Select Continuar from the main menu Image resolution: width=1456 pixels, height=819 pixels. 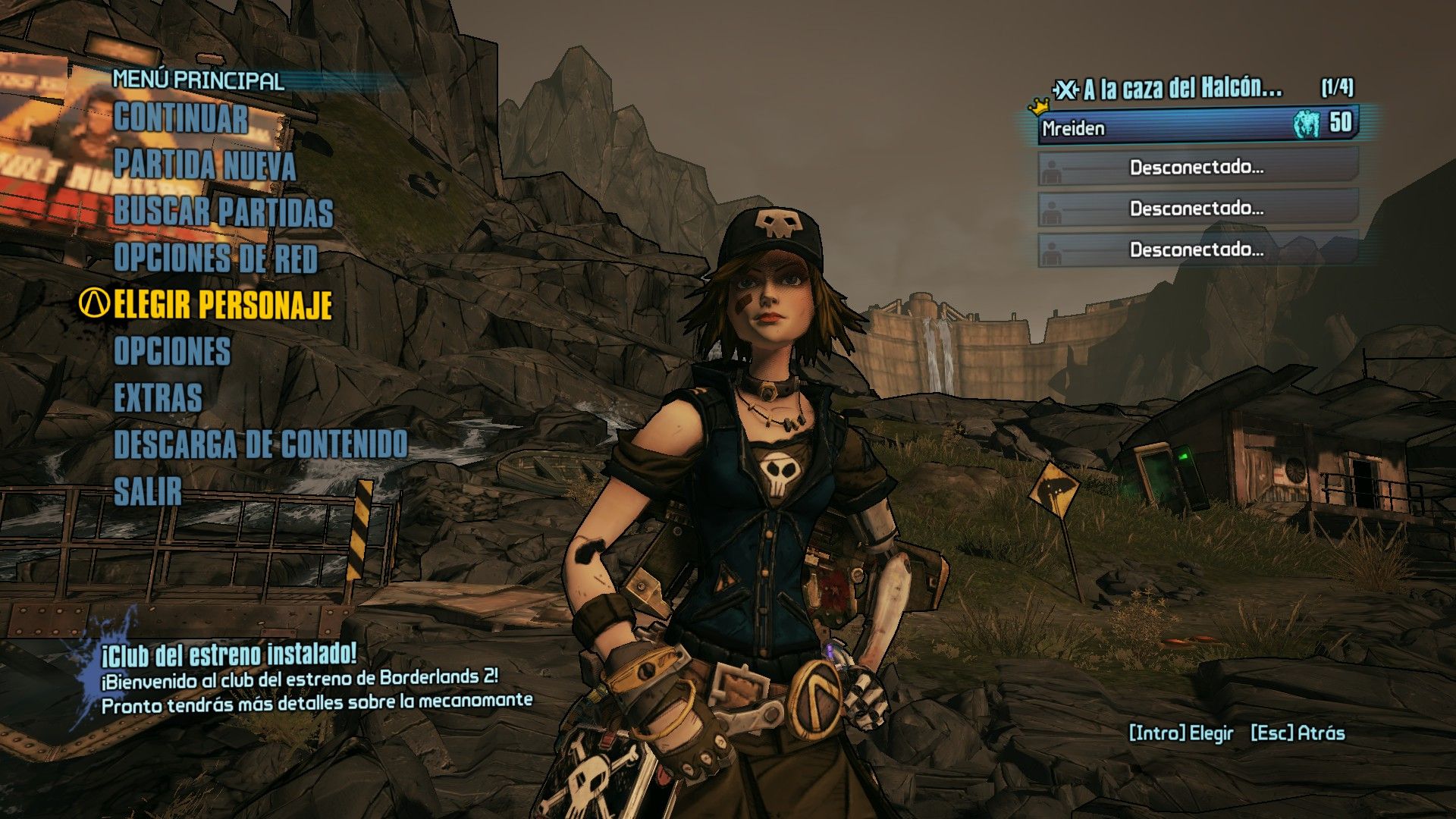(180, 119)
